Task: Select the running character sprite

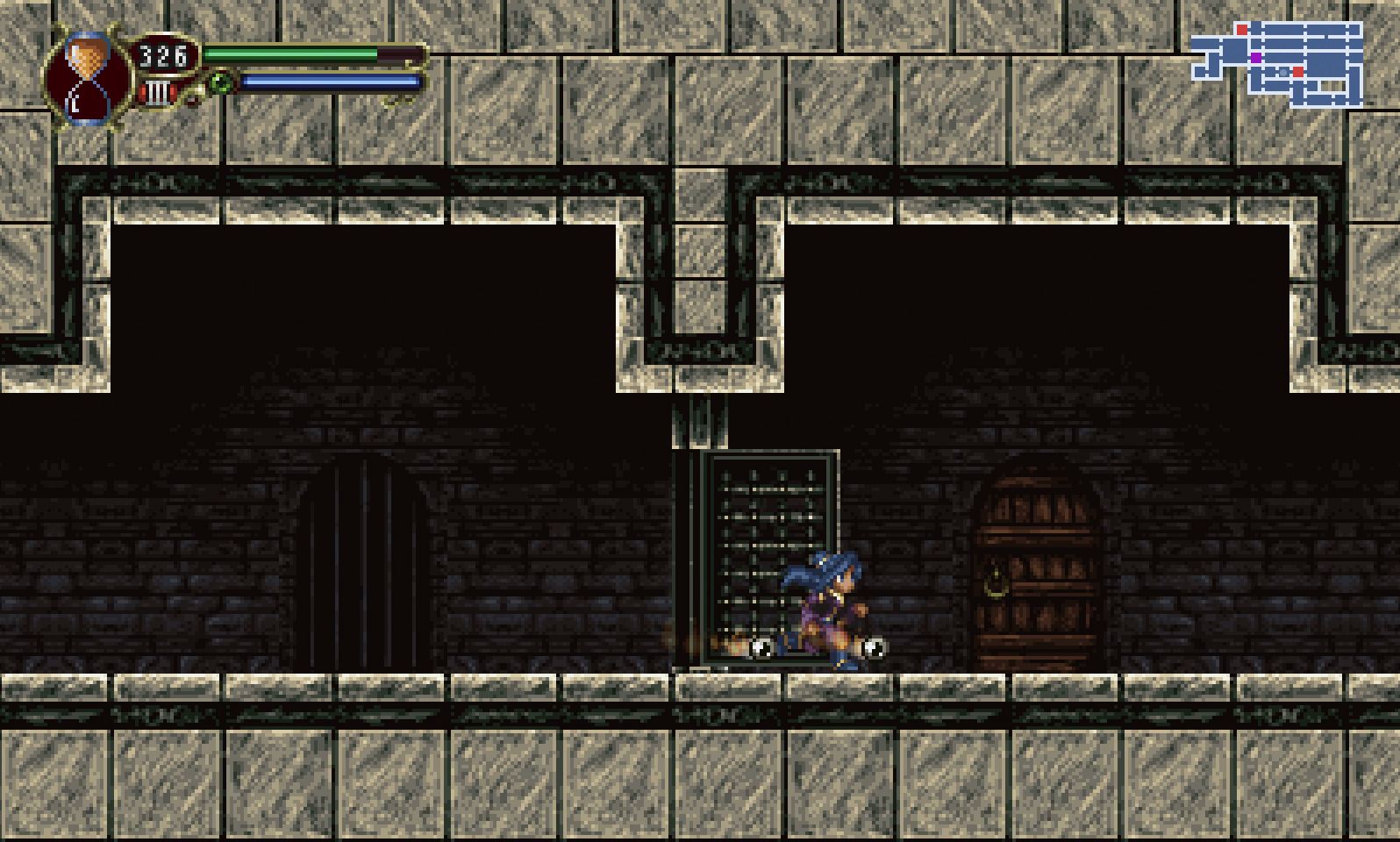Action: pyautogui.click(x=825, y=605)
